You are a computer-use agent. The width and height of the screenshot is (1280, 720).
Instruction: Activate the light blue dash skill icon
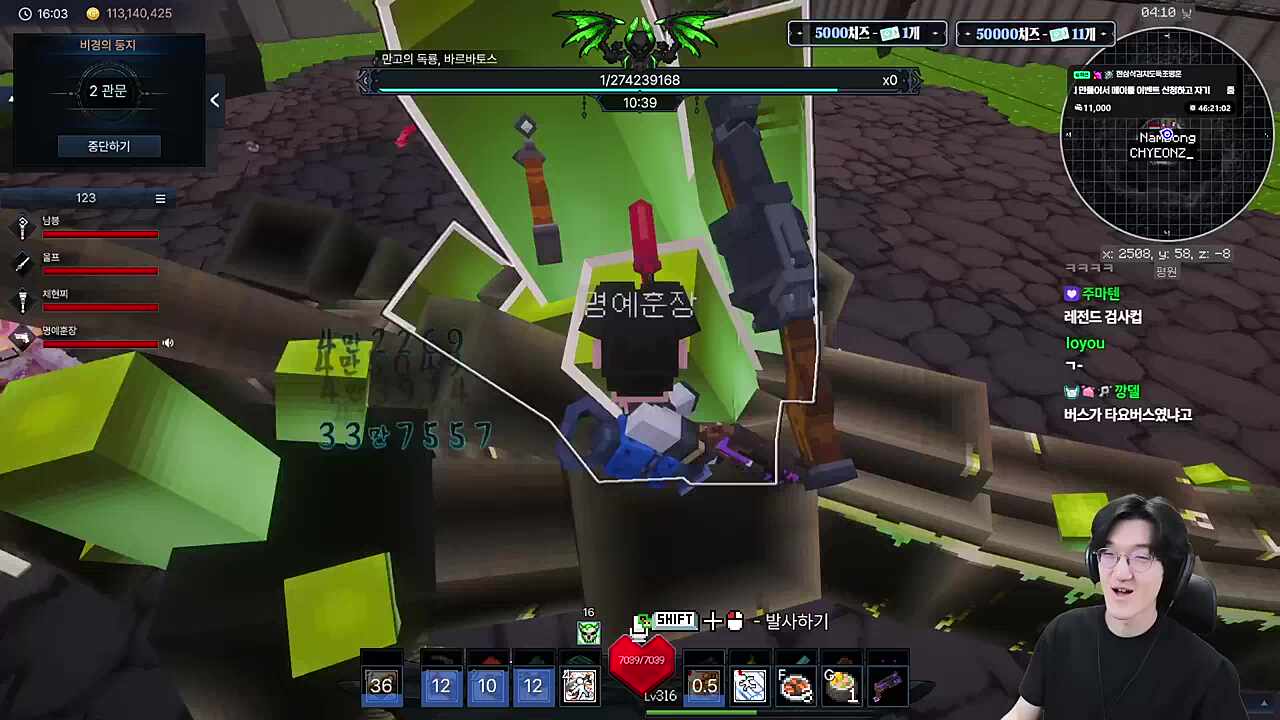pos(749,686)
